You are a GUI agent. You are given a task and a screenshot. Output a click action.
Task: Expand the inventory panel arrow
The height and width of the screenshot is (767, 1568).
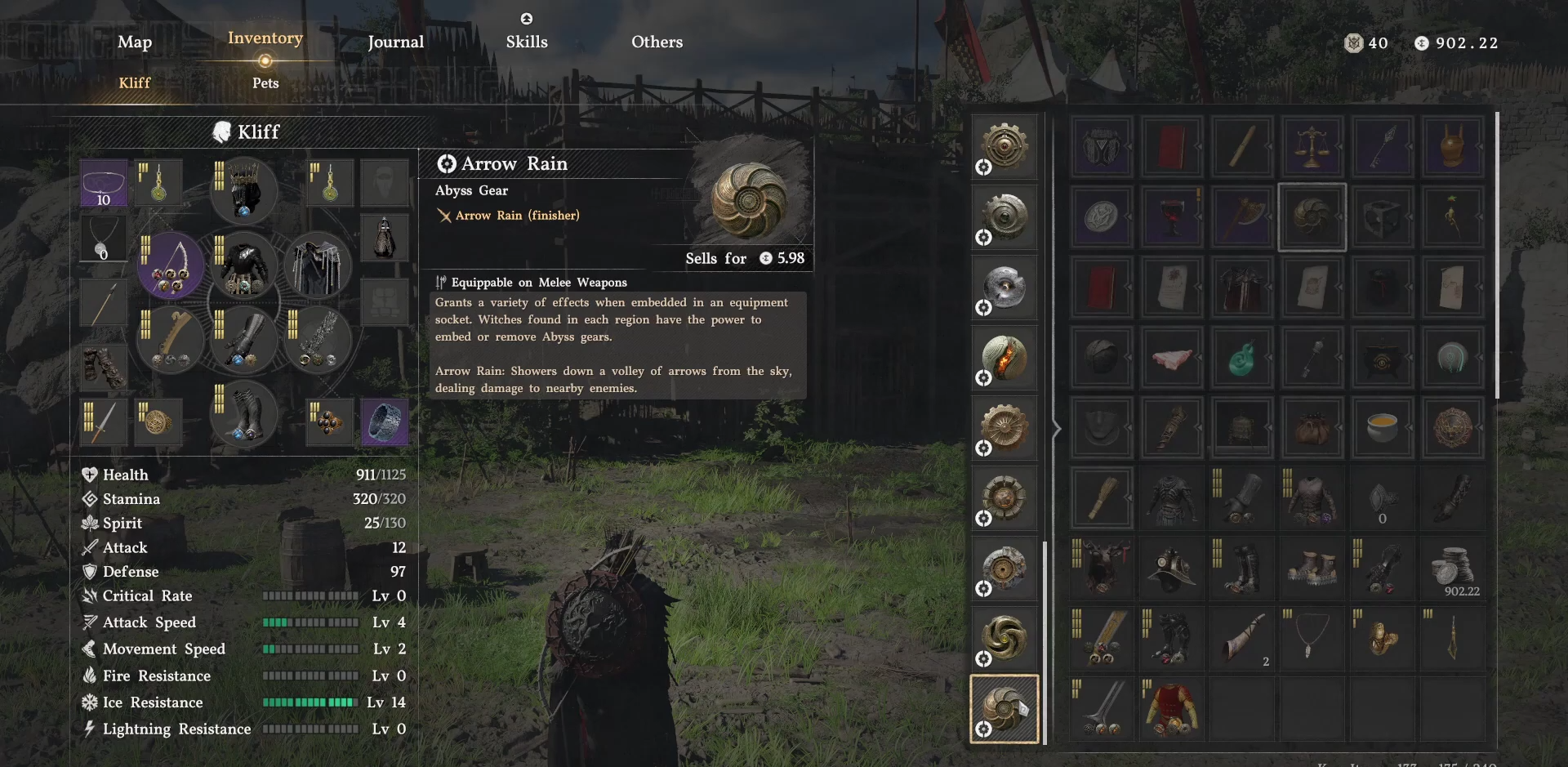pyautogui.click(x=1057, y=428)
